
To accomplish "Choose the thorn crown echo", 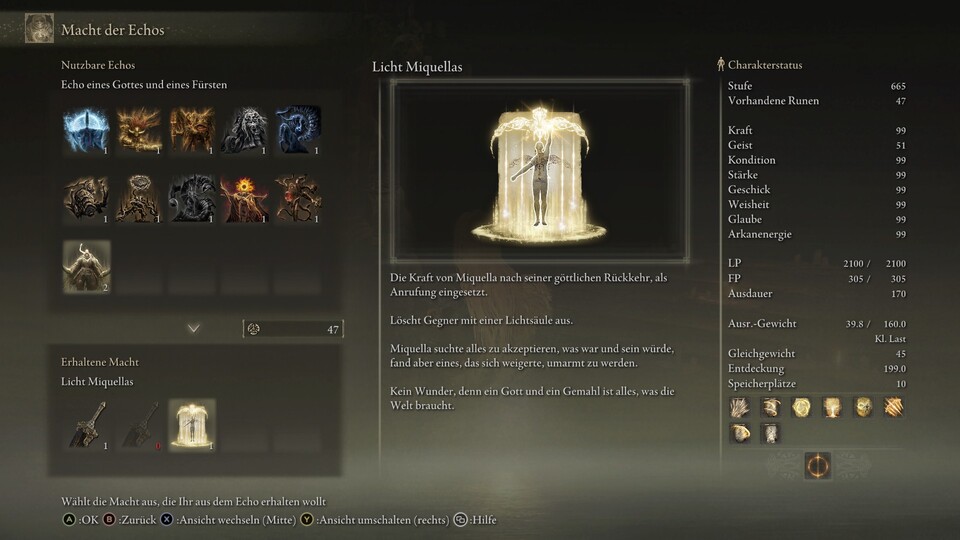I will click(x=139, y=198).
